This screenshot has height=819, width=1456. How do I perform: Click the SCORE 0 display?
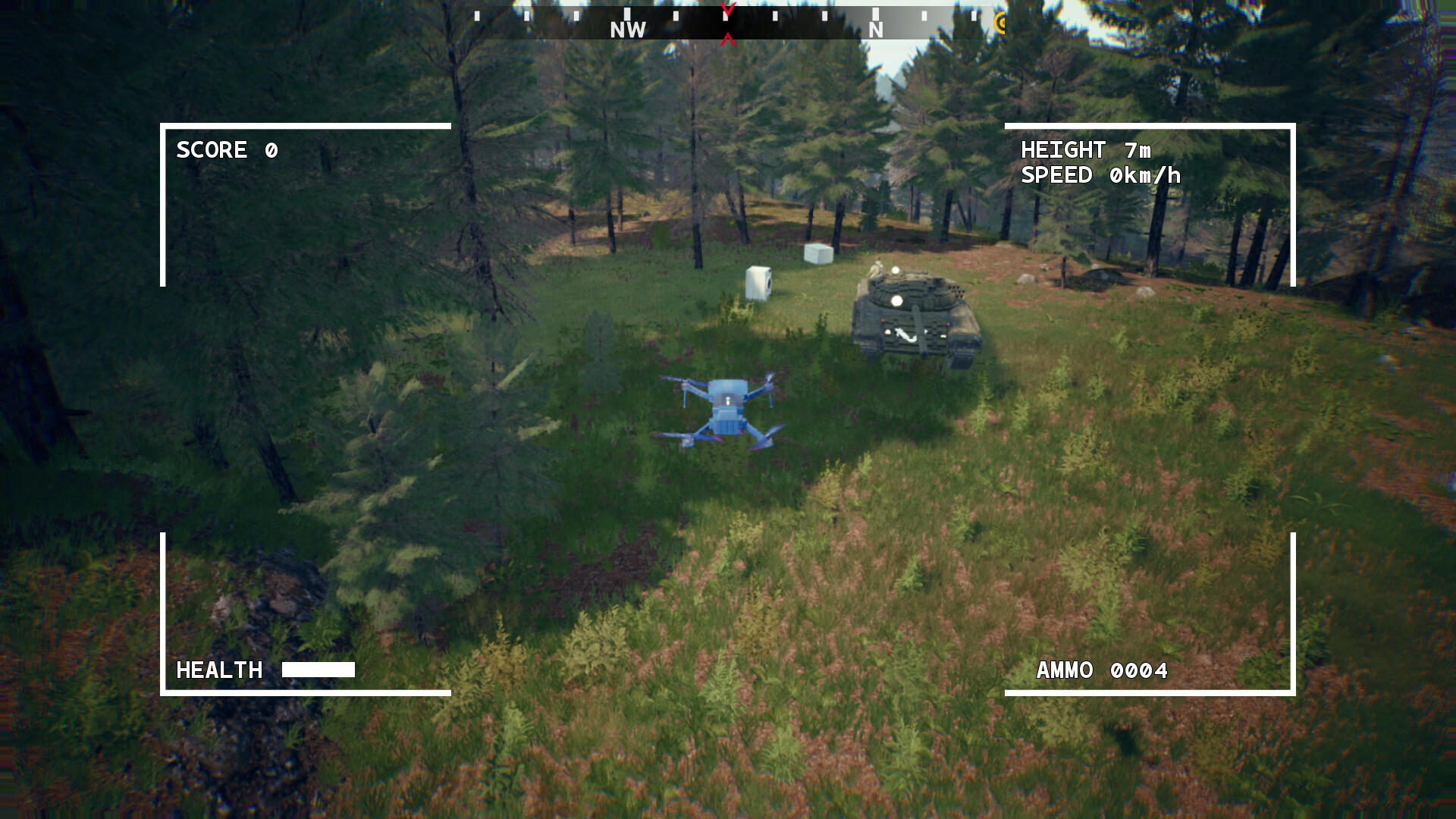(225, 150)
